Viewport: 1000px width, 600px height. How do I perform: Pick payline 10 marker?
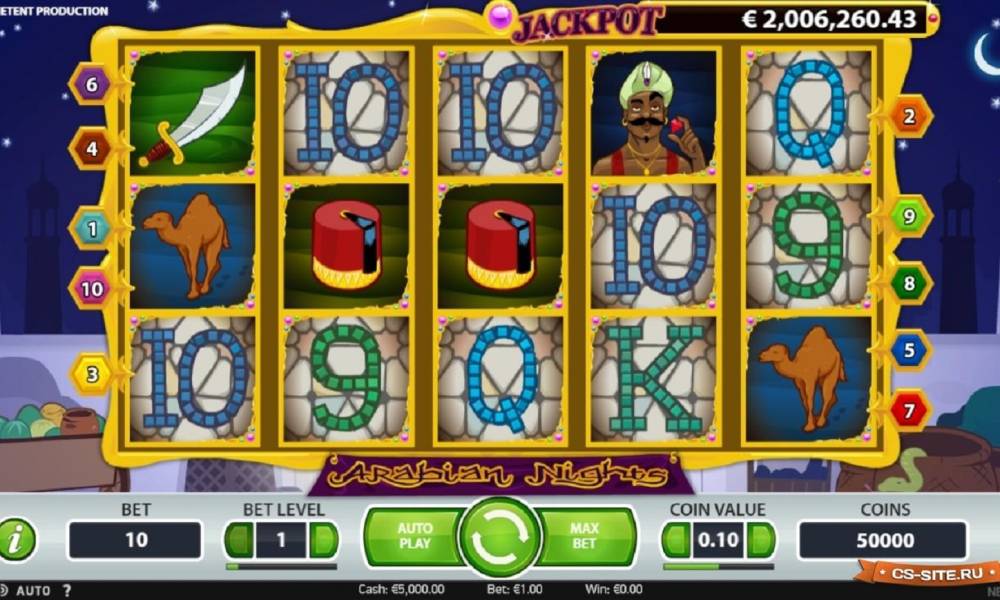point(91,289)
